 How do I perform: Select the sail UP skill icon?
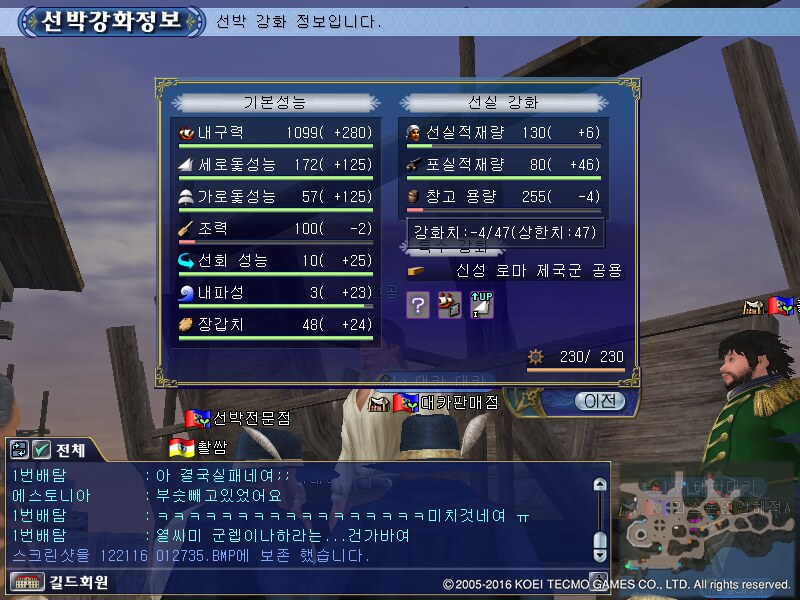pos(482,306)
